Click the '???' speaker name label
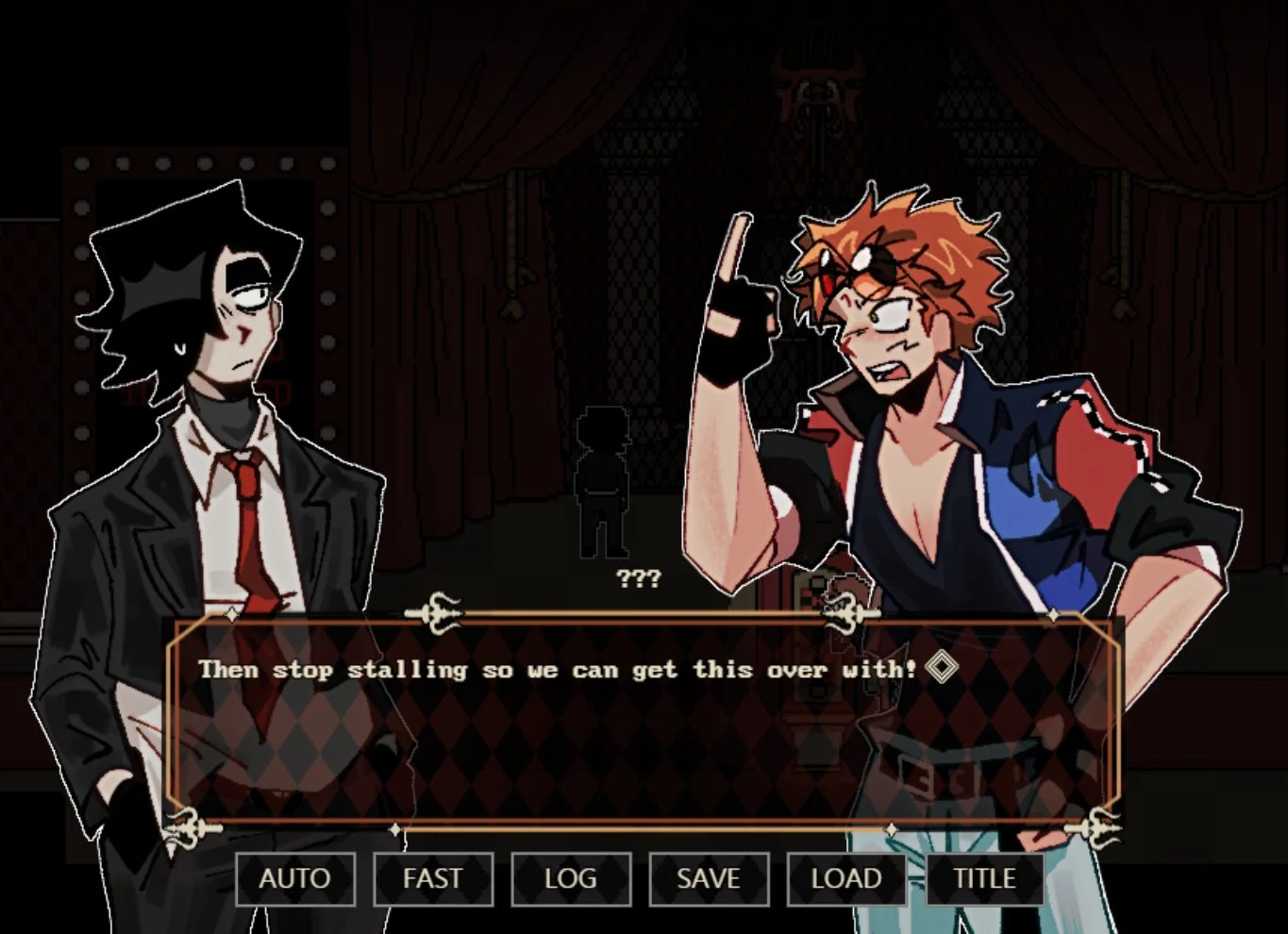Image resolution: width=1288 pixels, height=934 pixels. tap(638, 578)
